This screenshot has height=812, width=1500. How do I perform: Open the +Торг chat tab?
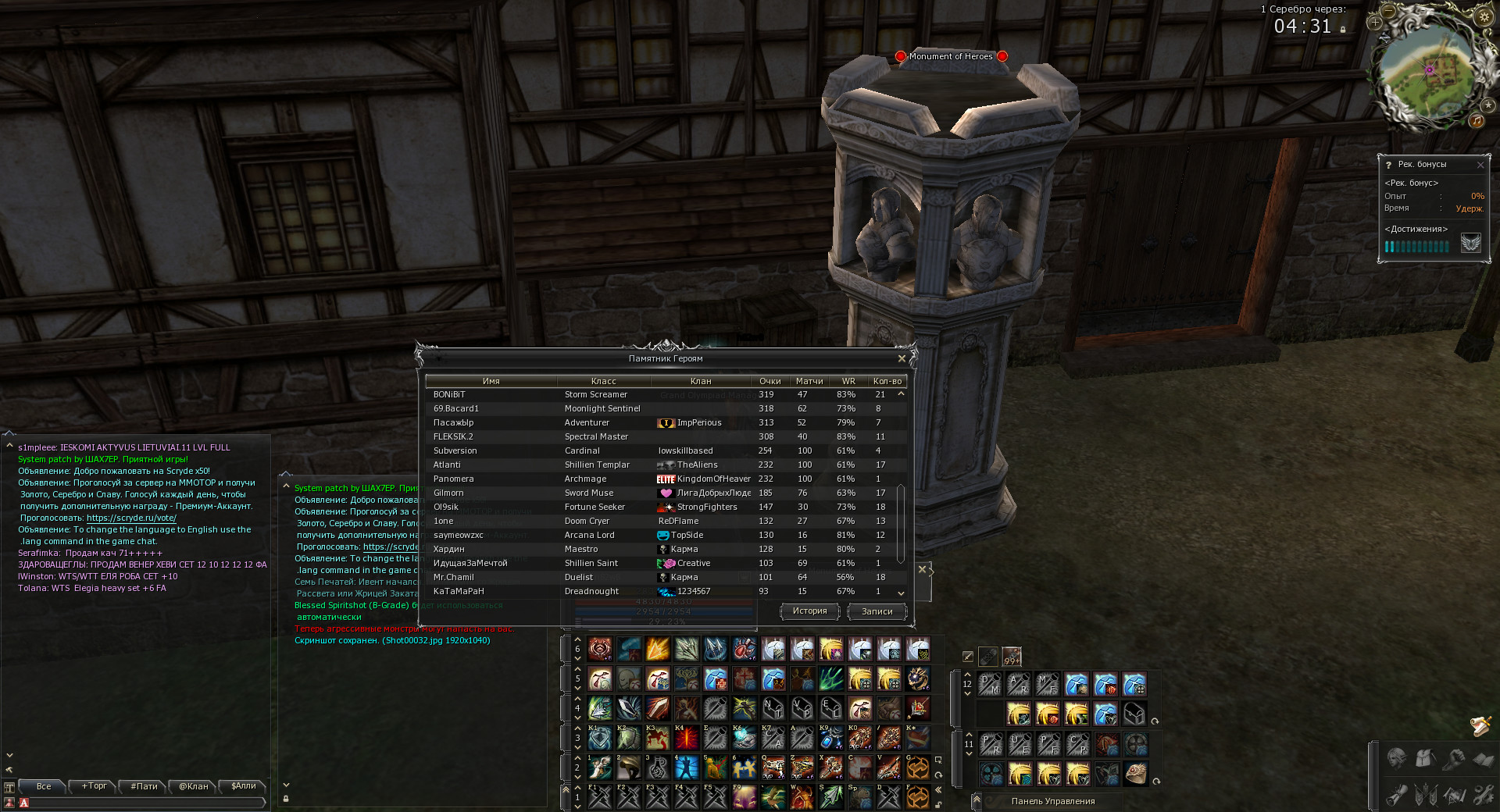94,786
